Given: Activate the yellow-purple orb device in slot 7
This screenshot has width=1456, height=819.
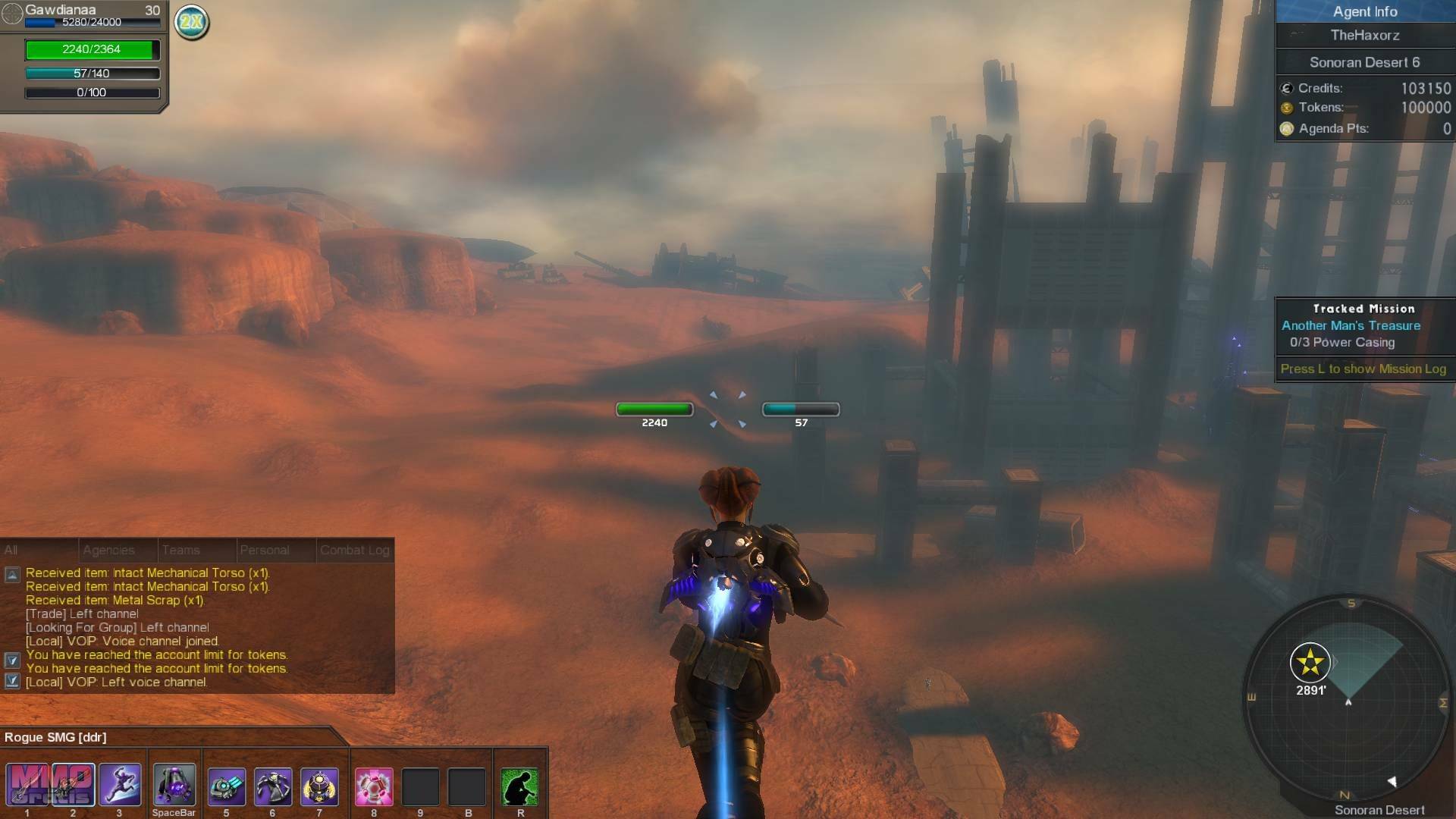Looking at the screenshot, I should (x=319, y=786).
